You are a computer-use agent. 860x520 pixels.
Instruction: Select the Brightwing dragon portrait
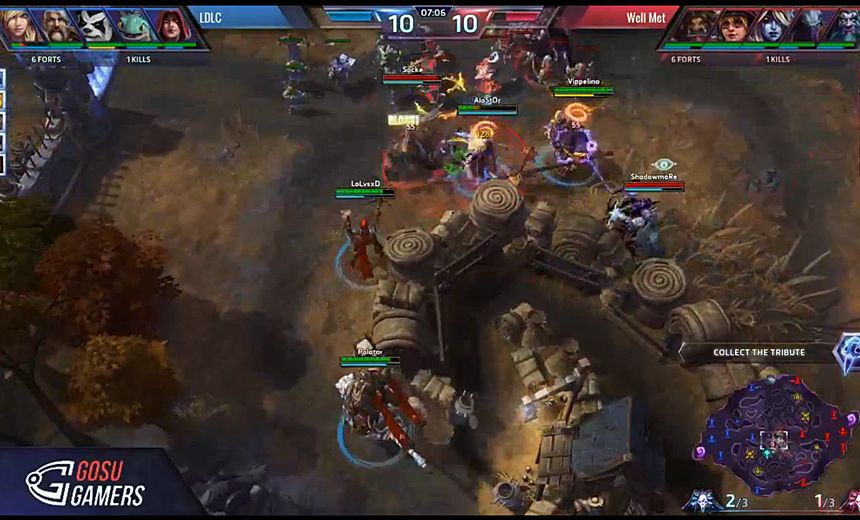(x=135, y=27)
